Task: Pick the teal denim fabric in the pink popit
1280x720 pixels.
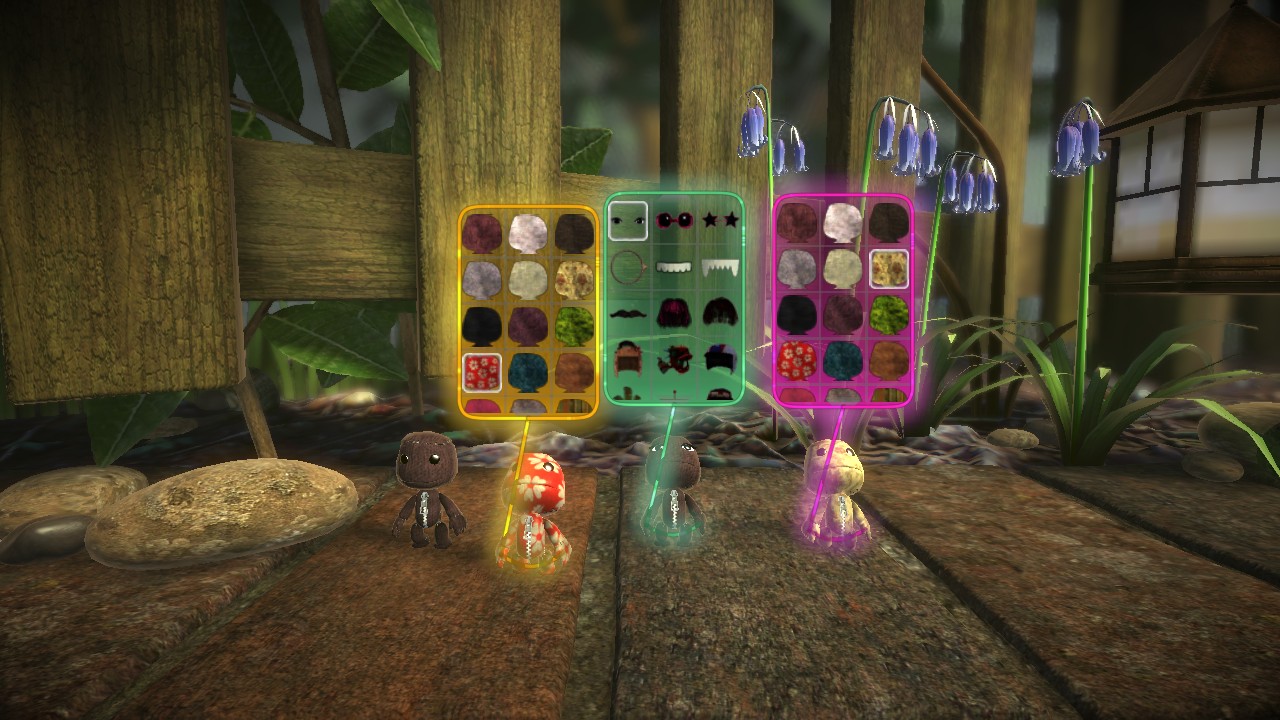Action: 845,359
